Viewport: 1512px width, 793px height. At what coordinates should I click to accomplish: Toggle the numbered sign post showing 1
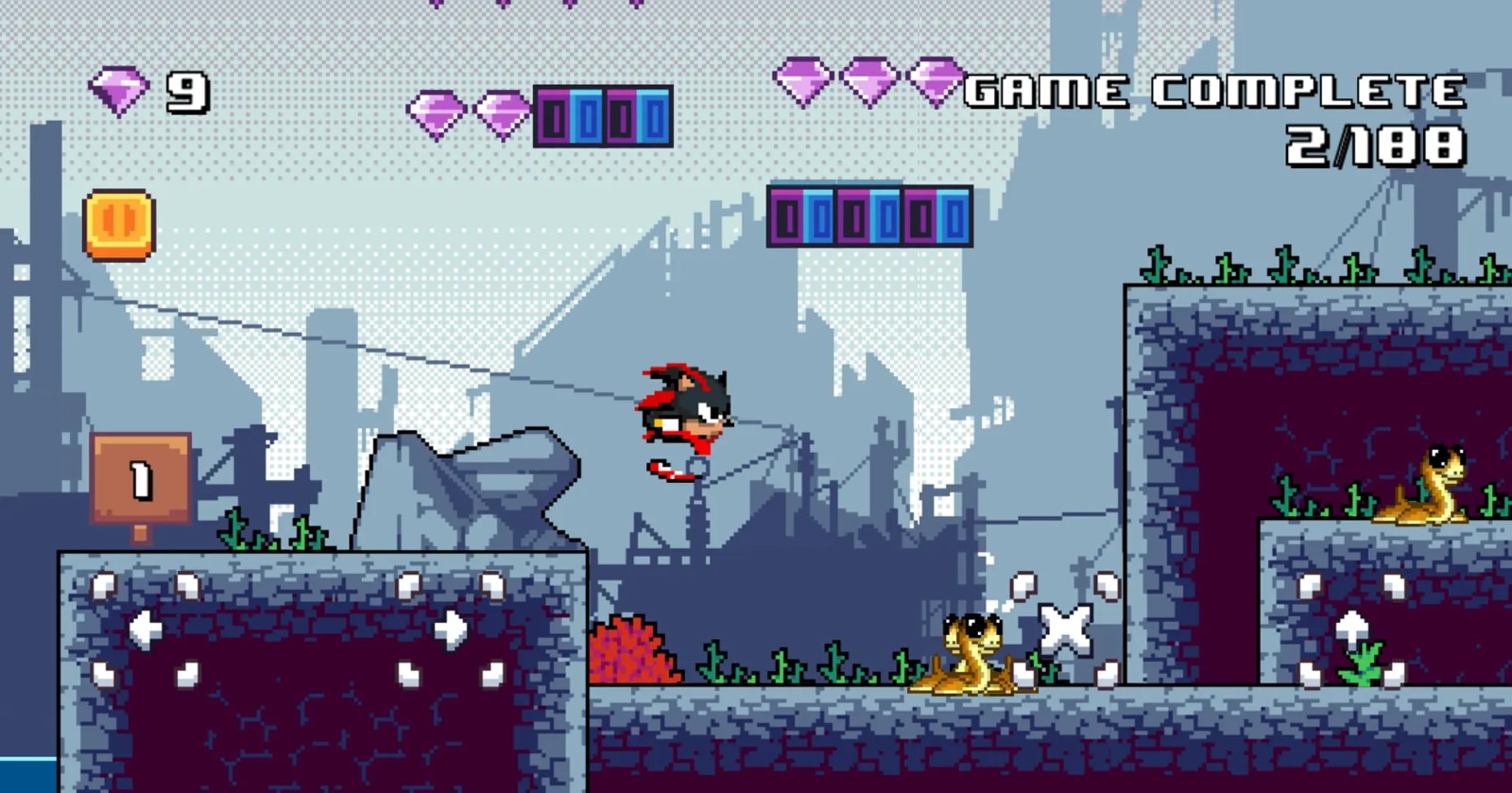coord(139,479)
